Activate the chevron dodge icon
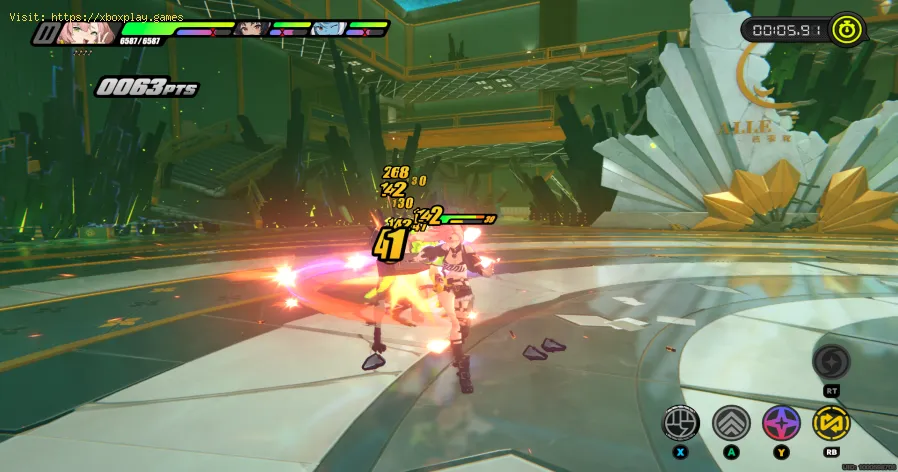Image resolution: width=898 pixels, height=472 pixels. click(x=731, y=423)
